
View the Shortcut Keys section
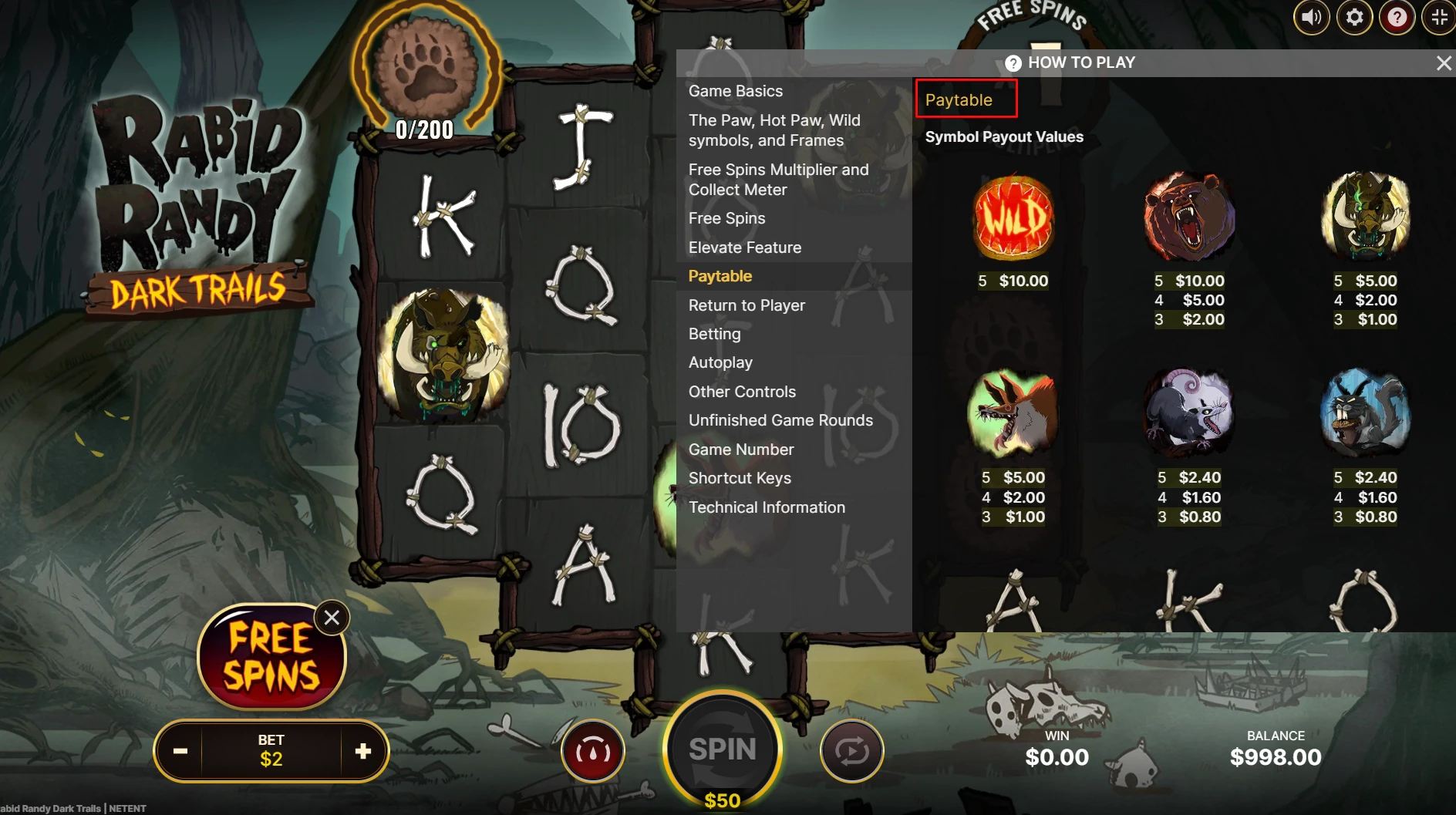(740, 478)
